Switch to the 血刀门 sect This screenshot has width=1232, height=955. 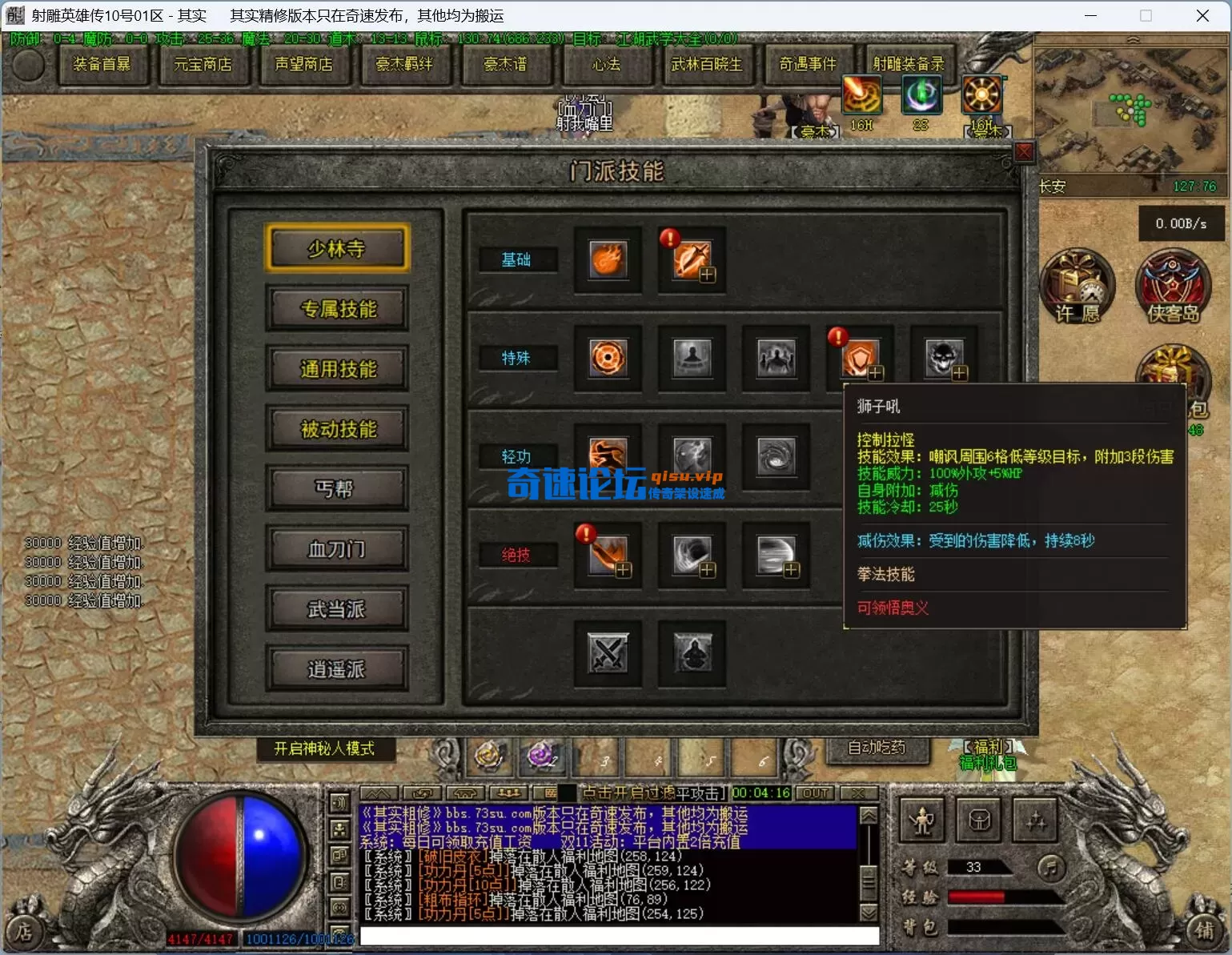point(337,549)
